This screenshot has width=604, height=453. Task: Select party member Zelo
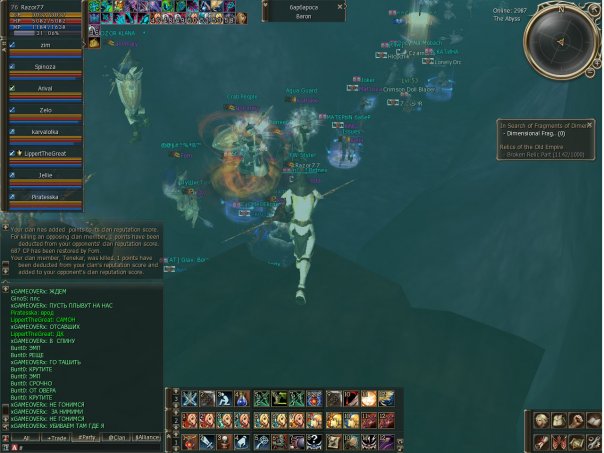click(x=45, y=109)
